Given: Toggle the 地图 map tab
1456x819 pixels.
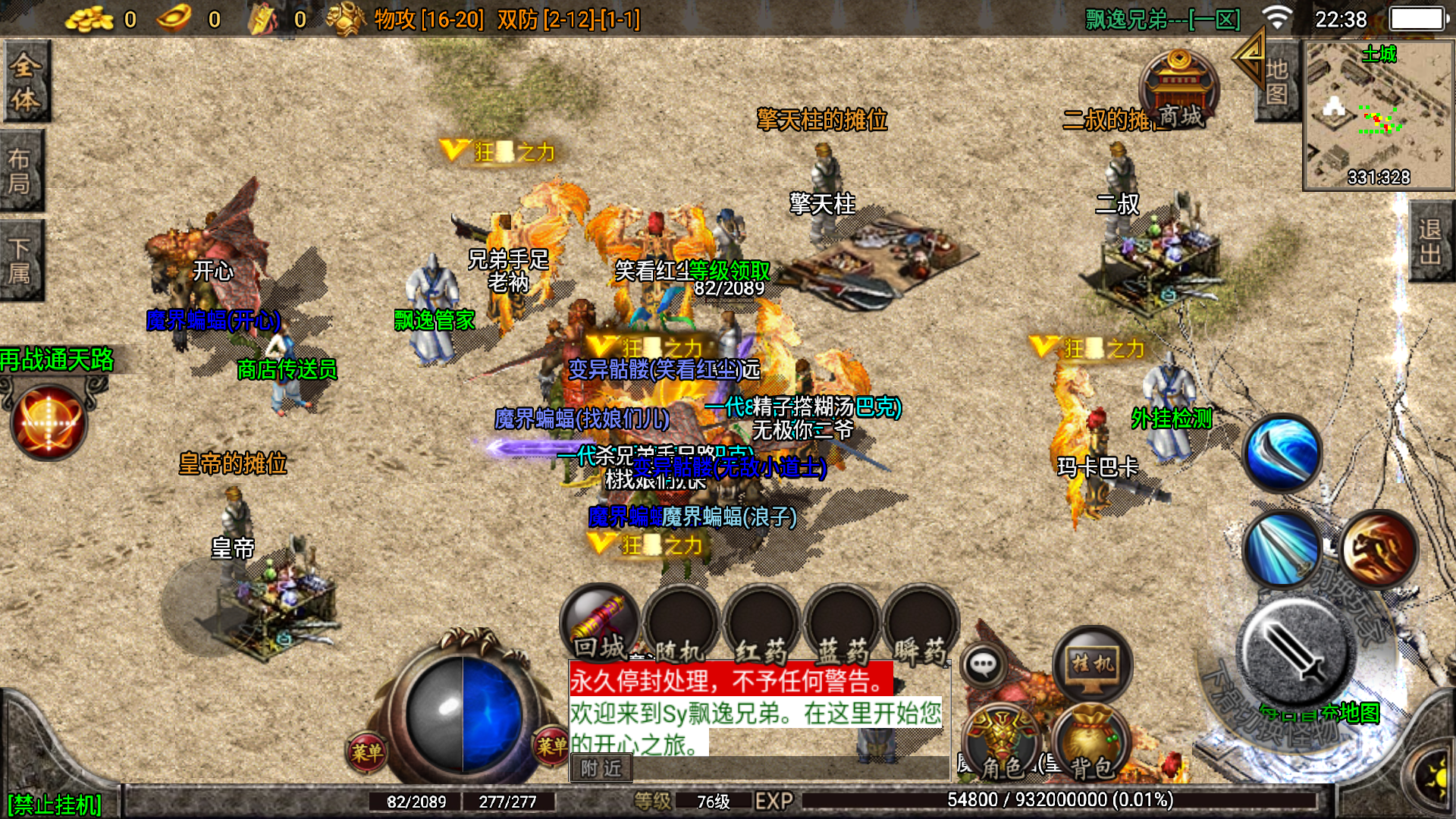Looking at the screenshot, I should click(x=1276, y=80).
